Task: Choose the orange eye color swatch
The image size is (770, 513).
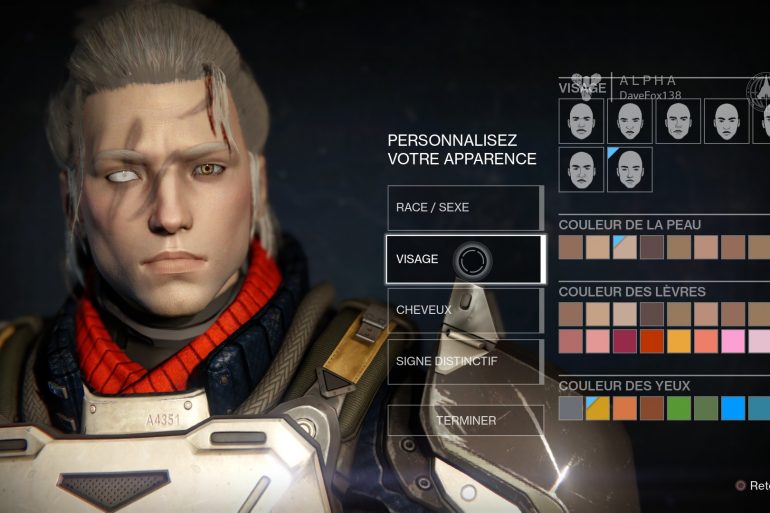Action: click(625, 408)
